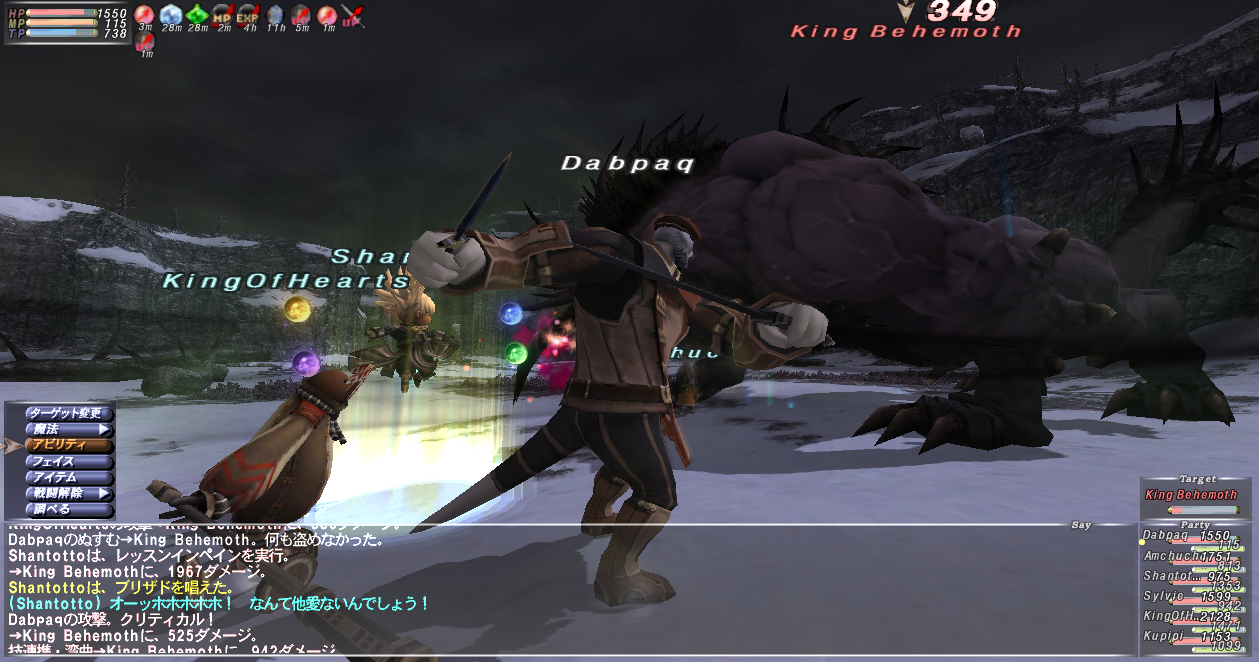The width and height of the screenshot is (1259, 662).
Task: Select ターゲット変更 in the command menu
Action: pyautogui.click(x=60, y=413)
